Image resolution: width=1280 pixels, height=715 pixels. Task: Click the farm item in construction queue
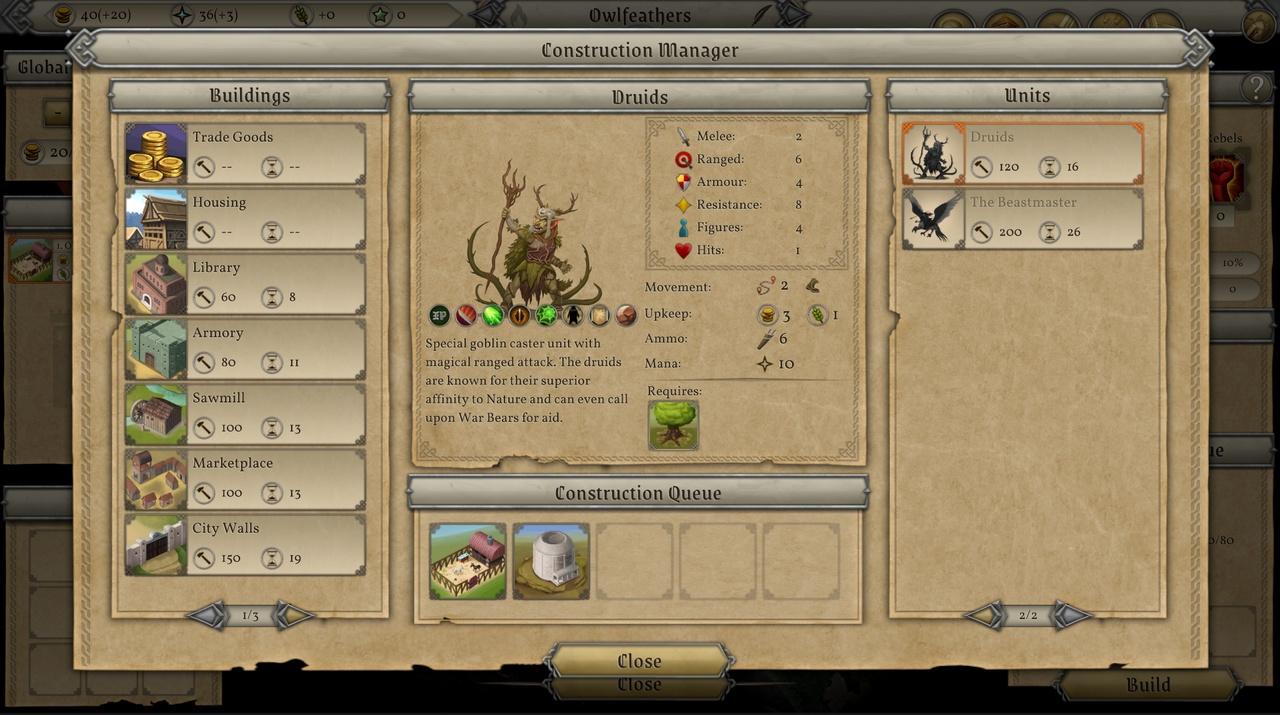point(468,561)
